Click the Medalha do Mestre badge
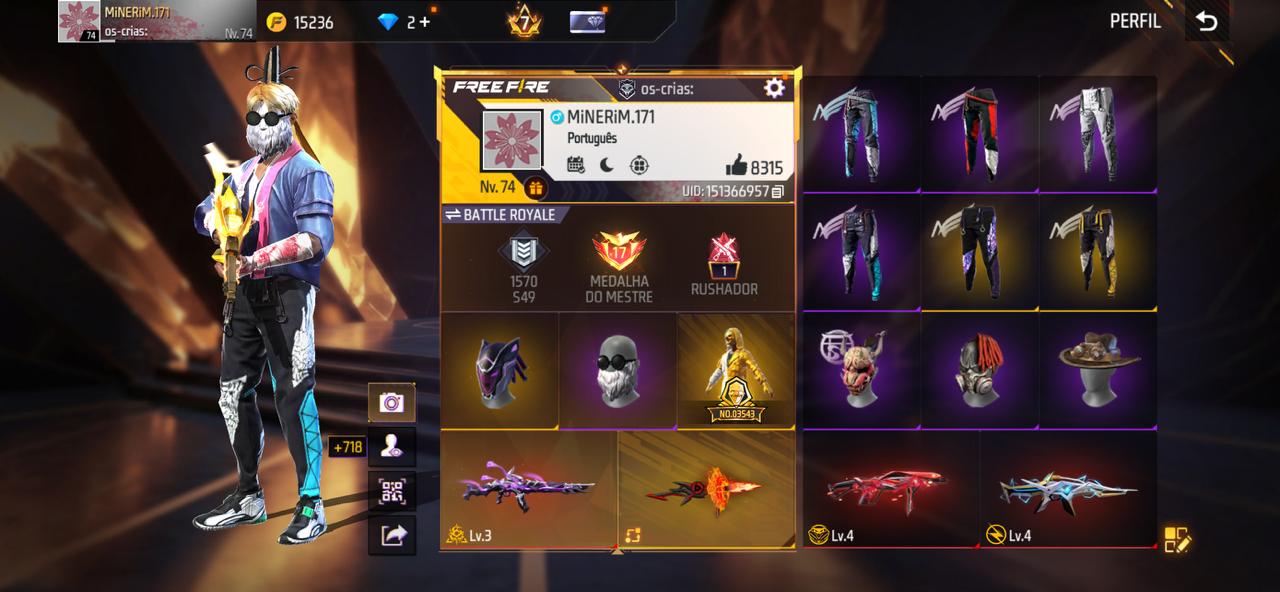The height and width of the screenshot is (592, 1280). pyautogui.click(x=619, y=267)
